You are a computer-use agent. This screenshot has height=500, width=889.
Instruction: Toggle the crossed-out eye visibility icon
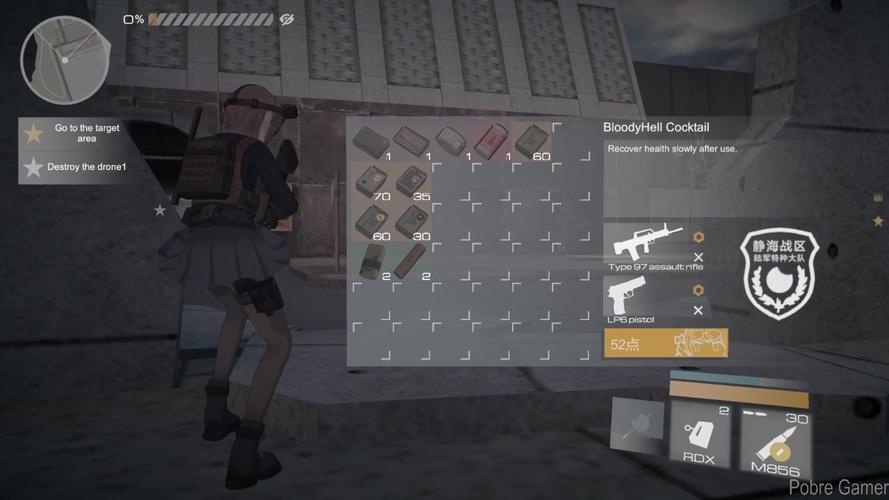[x=286, y=19]
